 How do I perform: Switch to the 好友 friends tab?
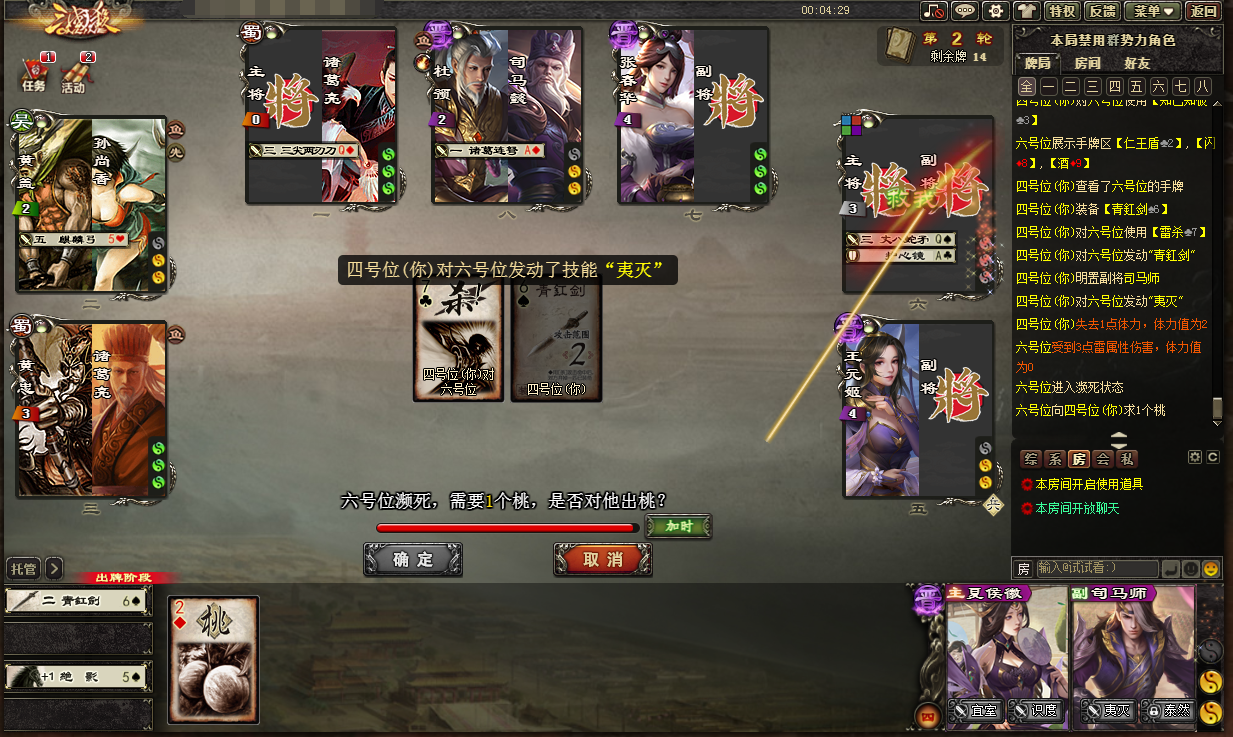(x=1137, y=63)
